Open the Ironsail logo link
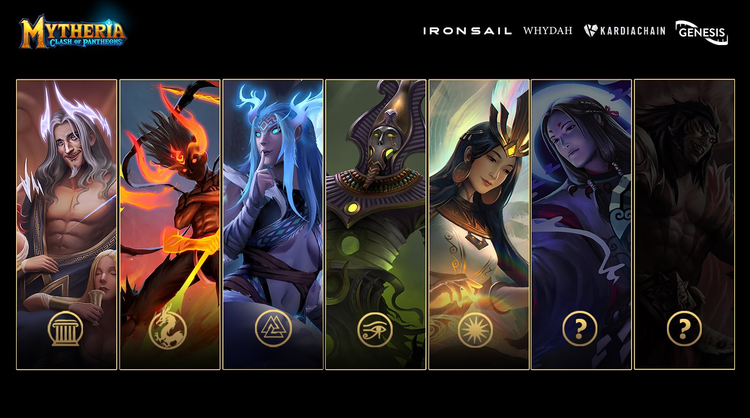Screen dimensions: 750x418 point(467,31)
